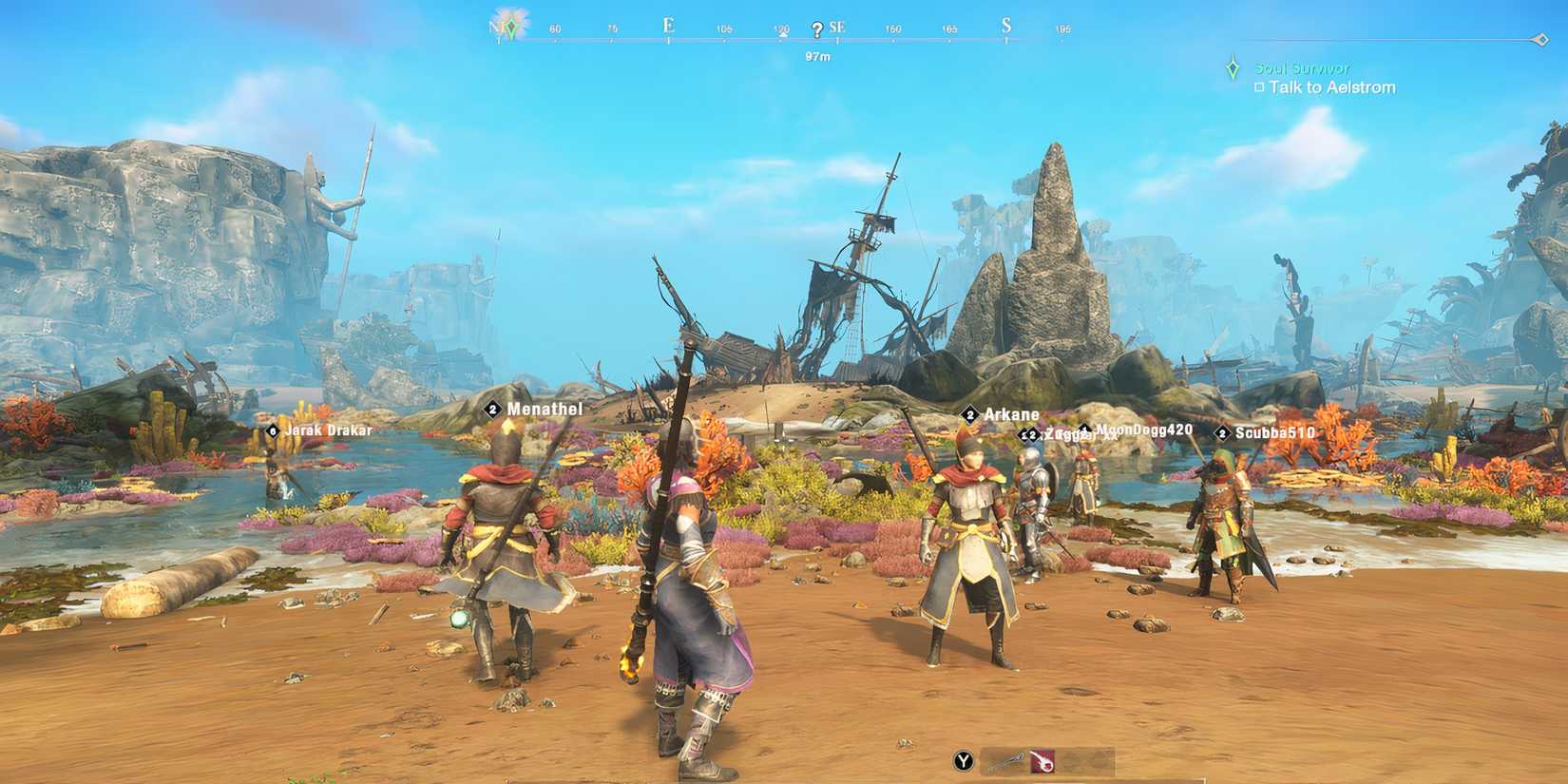This screenshot has width=1568, height=784.
Task: Select Menathel's player nameplate
Action: [544, 410]
